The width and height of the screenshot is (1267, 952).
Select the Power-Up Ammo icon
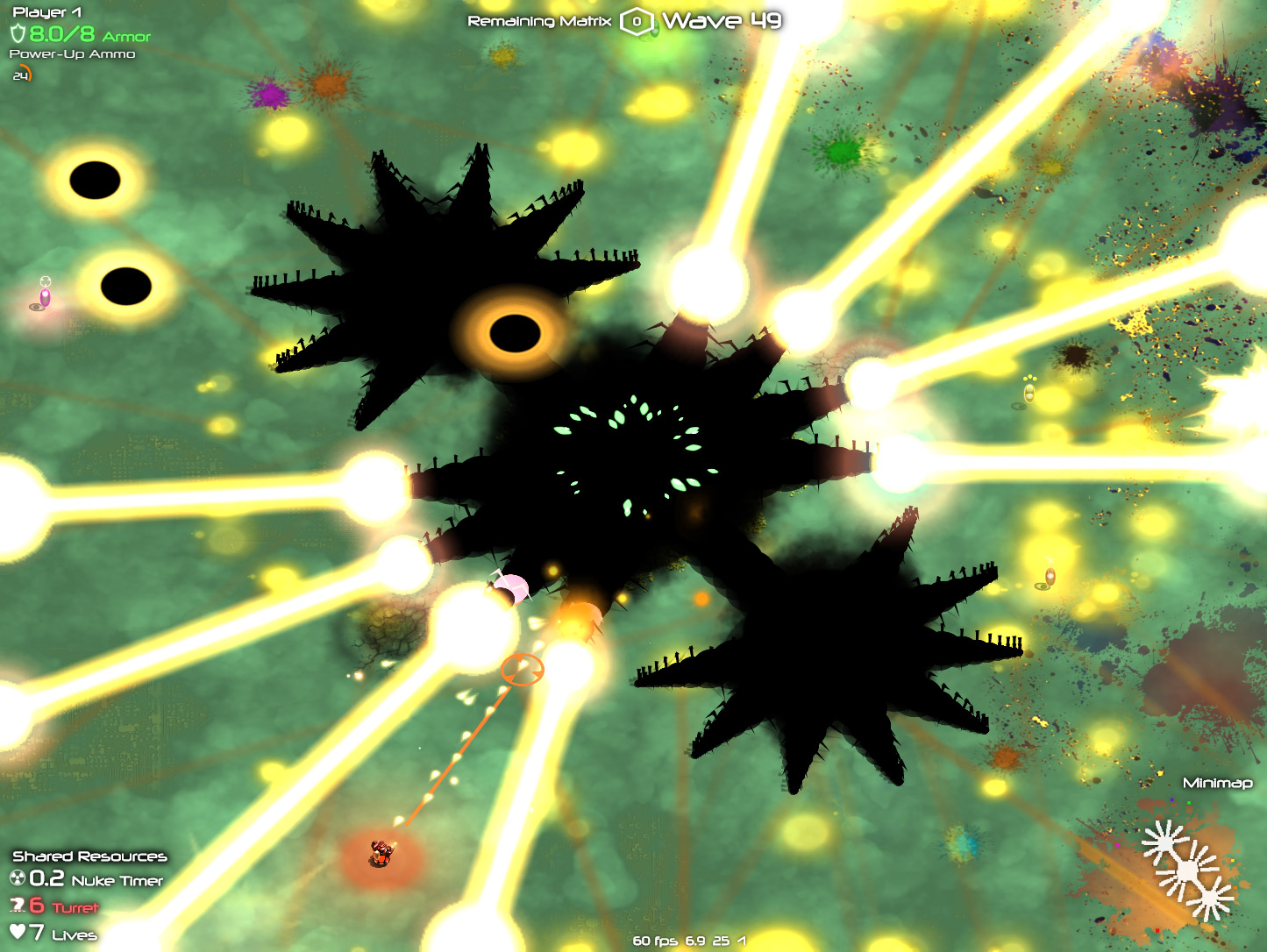[21, 75]
